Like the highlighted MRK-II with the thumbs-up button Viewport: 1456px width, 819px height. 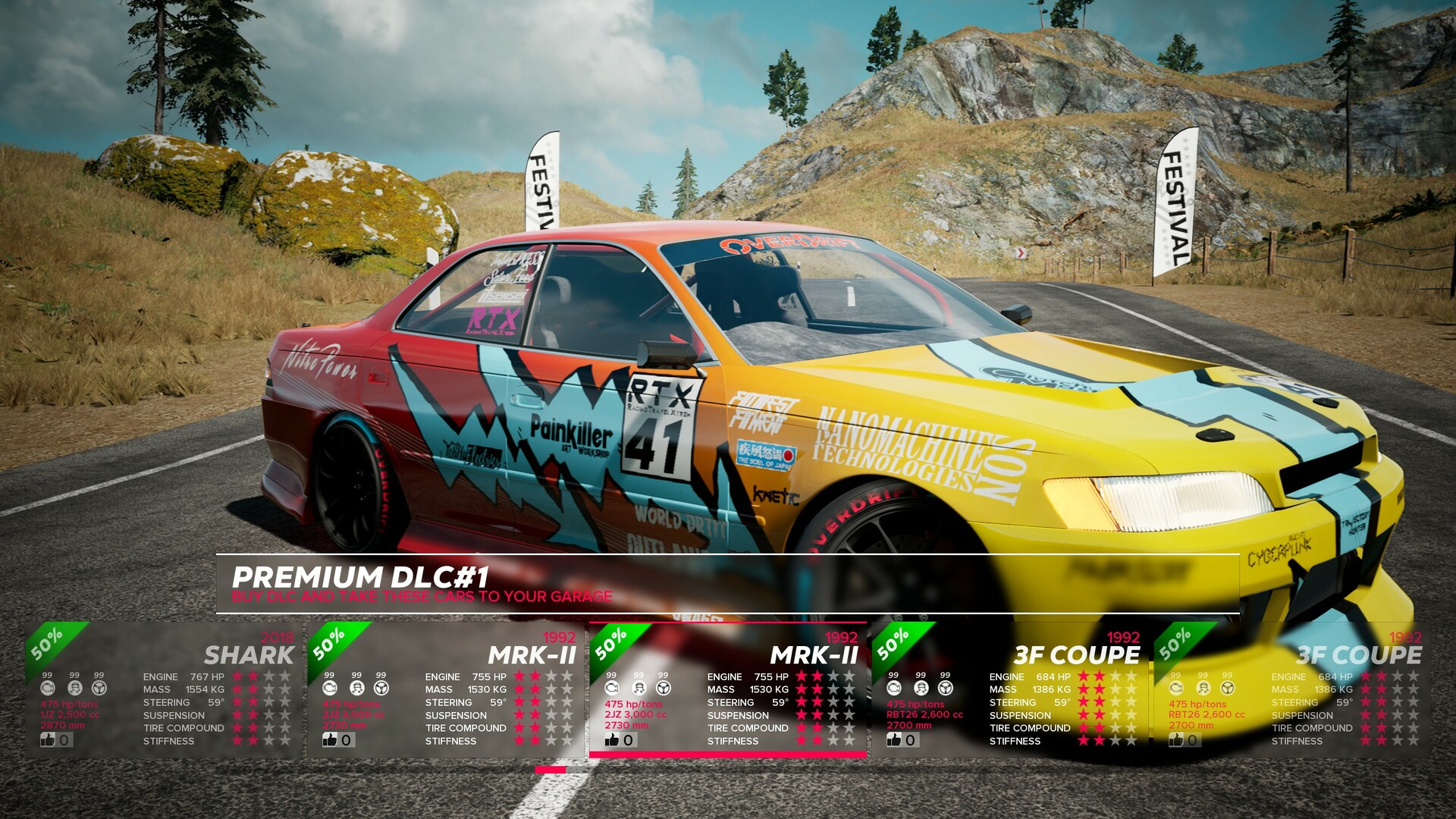[x=613, y=739]
